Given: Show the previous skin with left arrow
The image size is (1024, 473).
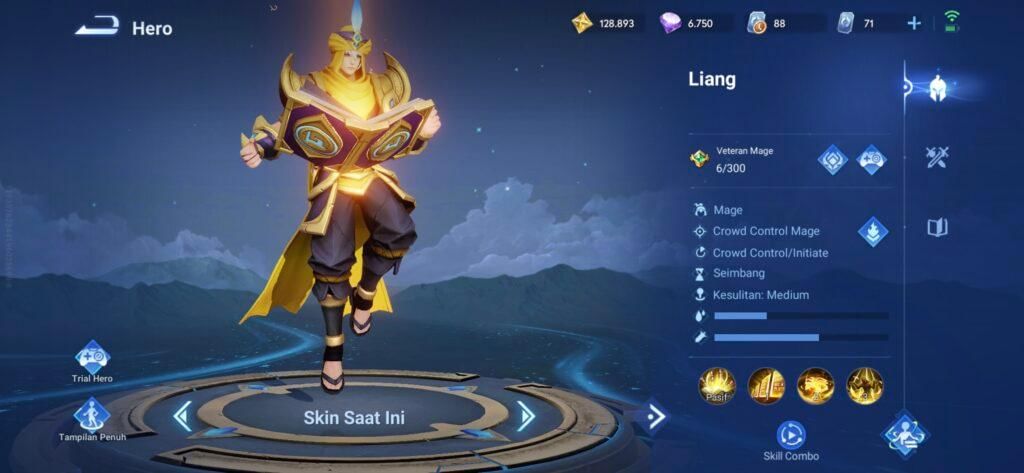Looking at the screenshot, I should [182, 416].
